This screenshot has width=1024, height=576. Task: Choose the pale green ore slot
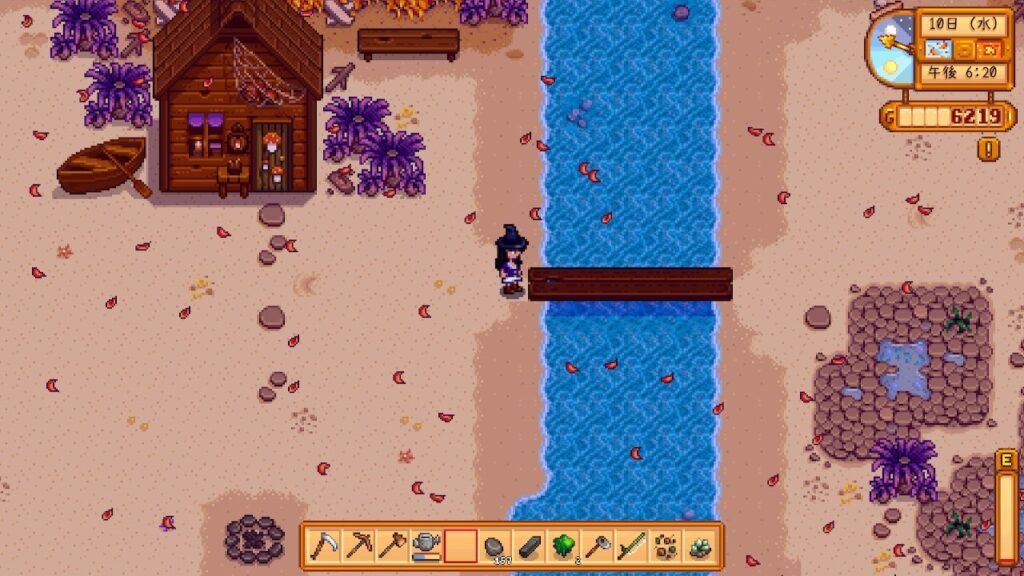699,546
